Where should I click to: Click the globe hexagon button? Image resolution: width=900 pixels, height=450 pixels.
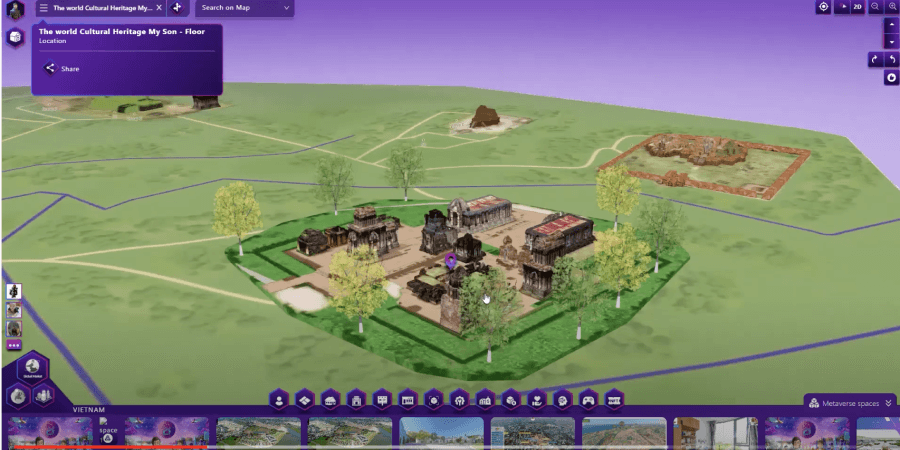point(33,367)
